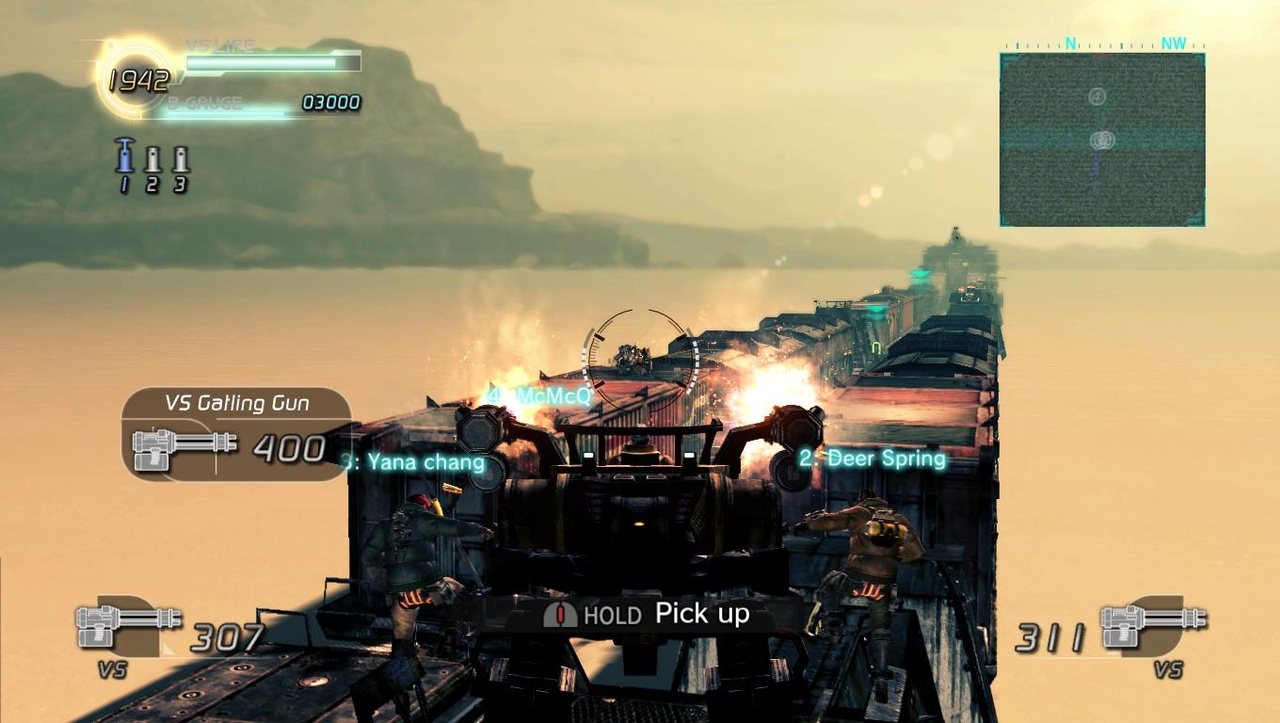The height and width of the screenshot is (723, 1280).
Task: Select player tag 3. Yana chang
Action: 417,463
